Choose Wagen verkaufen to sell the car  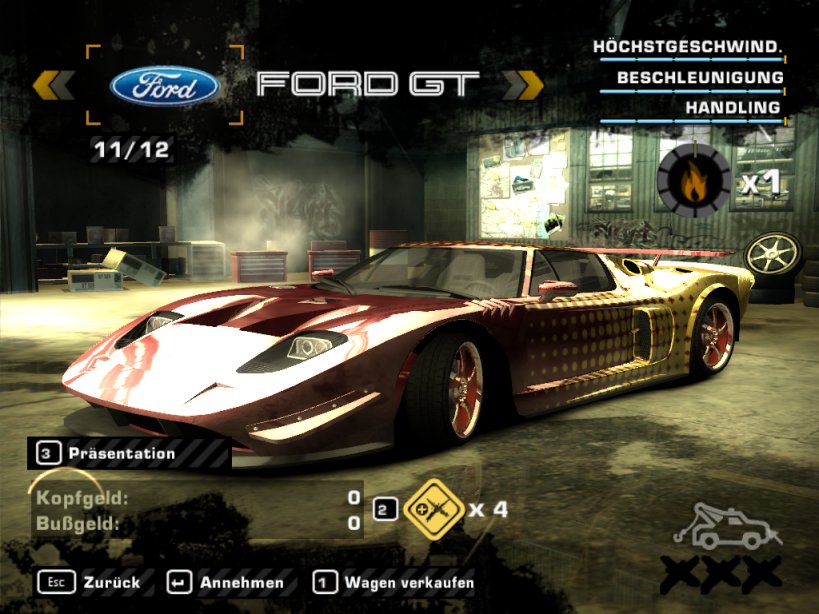click(x=393, y=581)
